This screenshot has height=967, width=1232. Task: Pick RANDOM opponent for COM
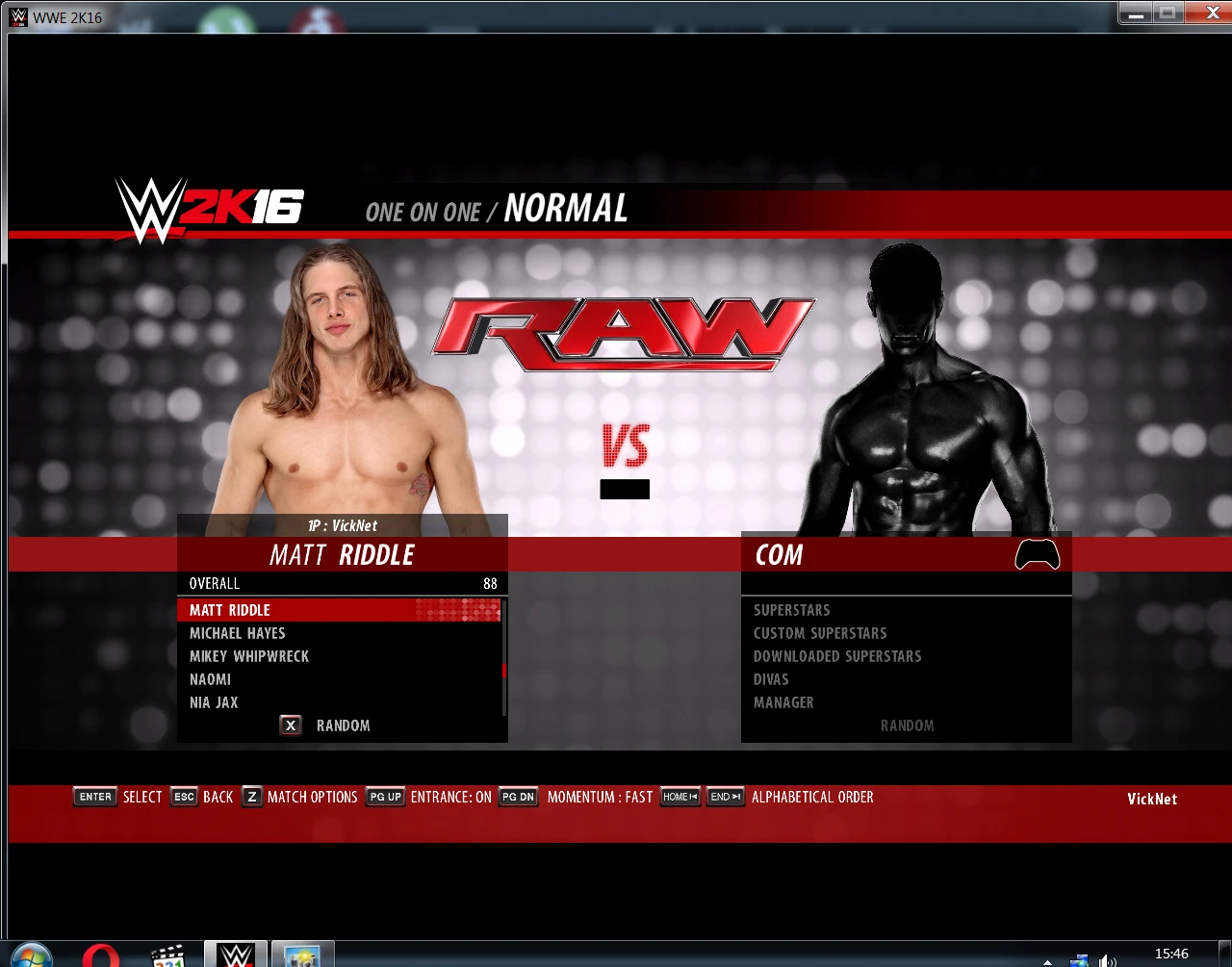(x=906, y=725)
